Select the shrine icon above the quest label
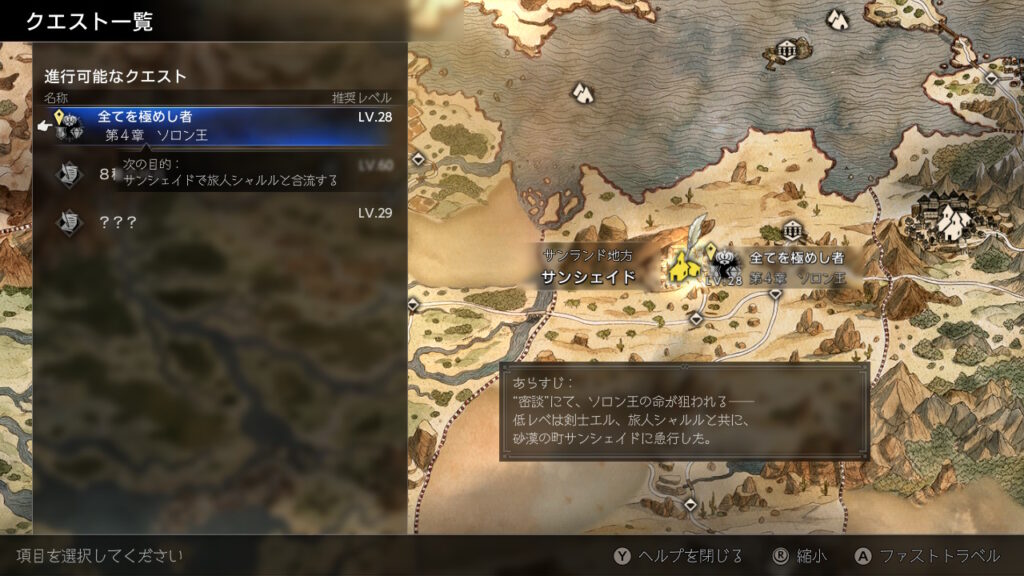This screenshot has height=576, width=1024. pyautogui.click(x=794, y=231)
